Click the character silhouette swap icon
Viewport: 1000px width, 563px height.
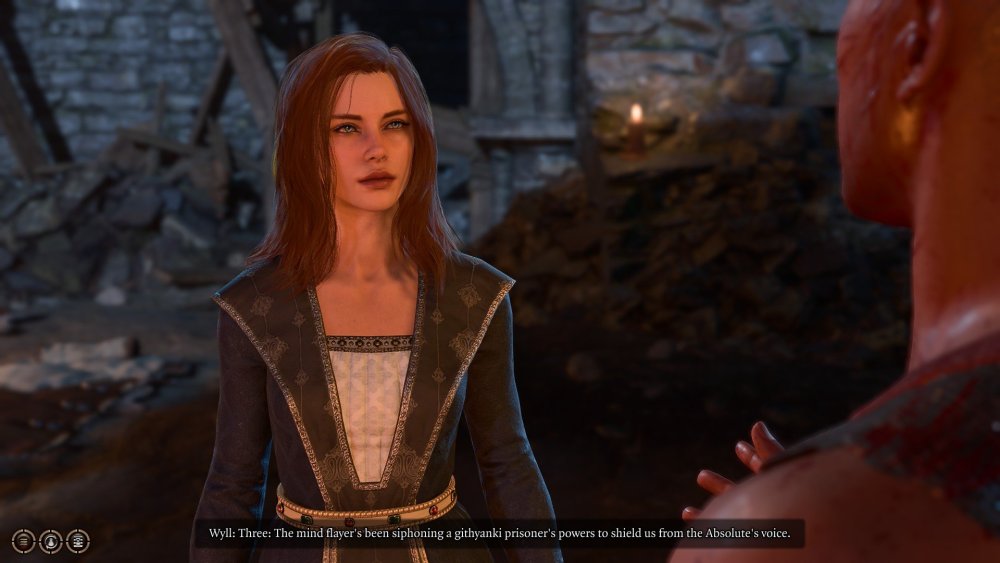pos(51,541)
